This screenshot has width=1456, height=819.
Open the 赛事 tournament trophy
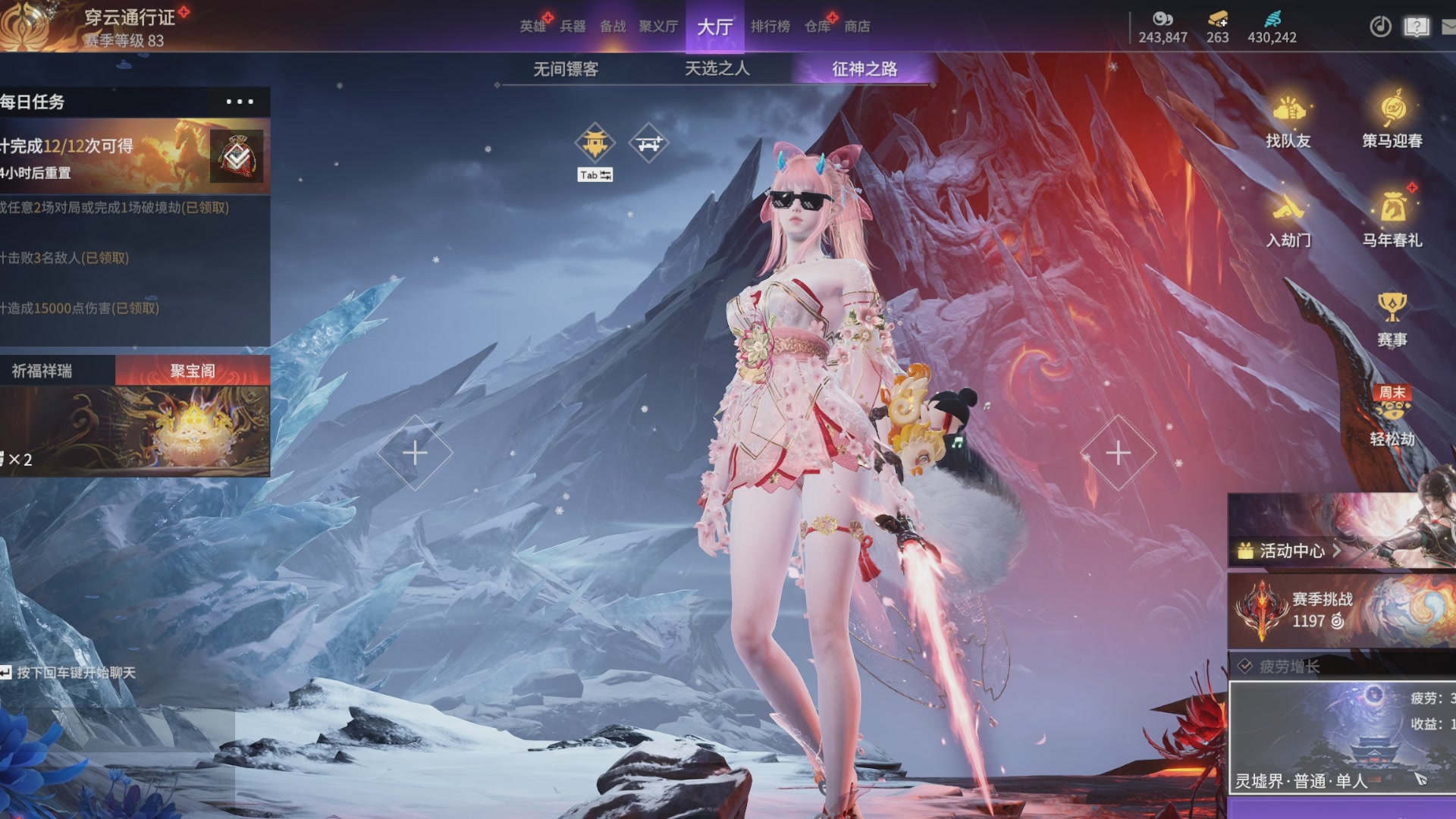pyautogui.click(x=1392, y=318)
